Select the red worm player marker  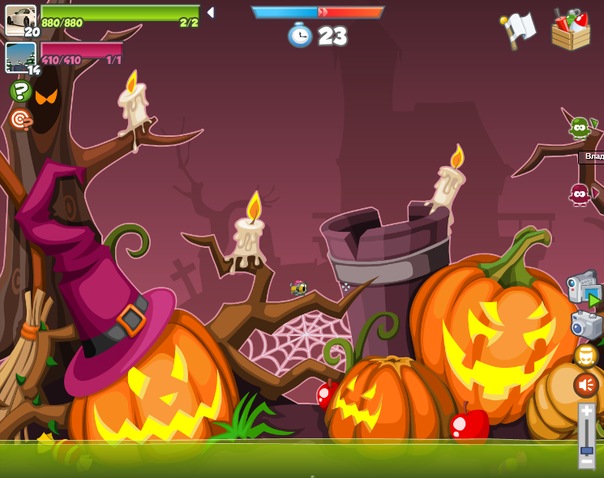coord(579,193)
